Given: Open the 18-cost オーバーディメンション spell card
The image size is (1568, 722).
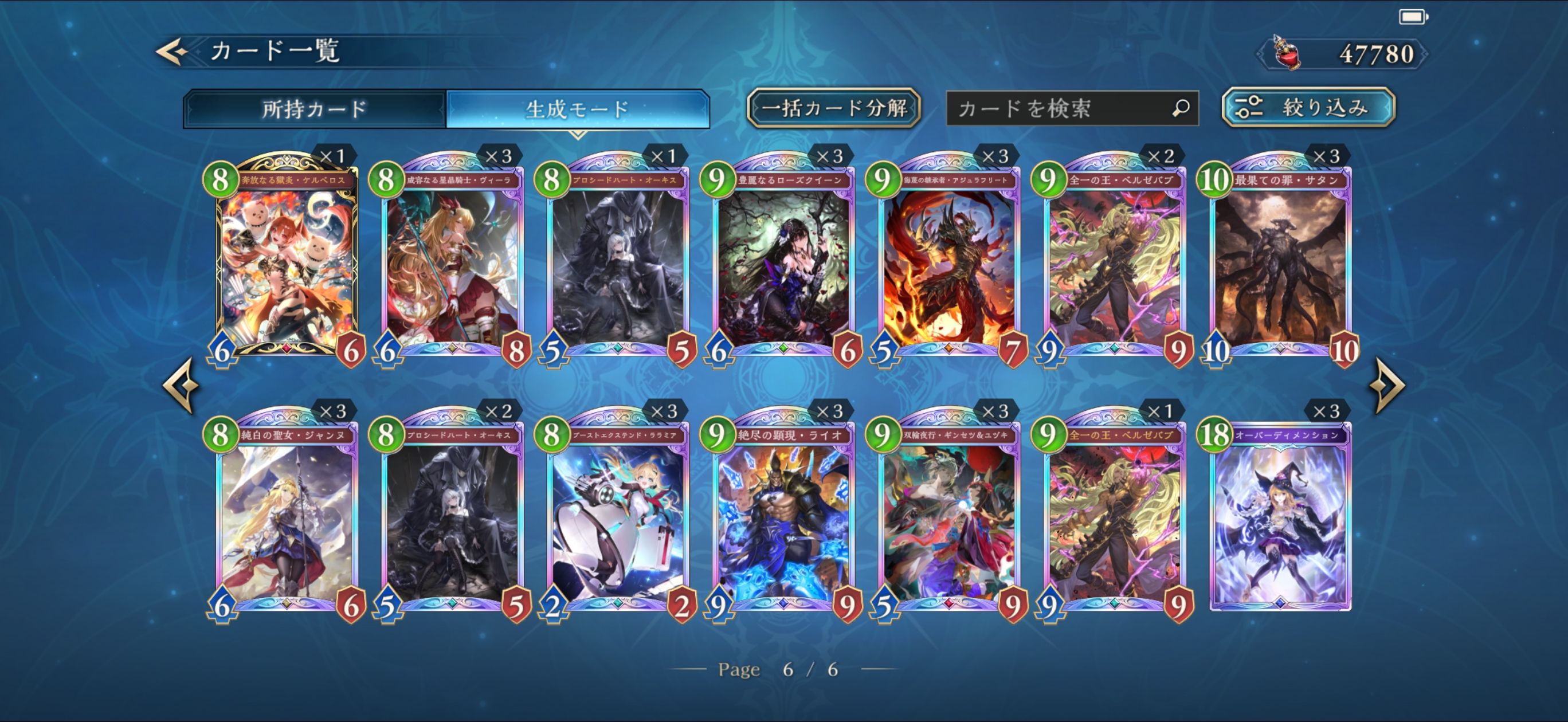Looking at the screenshot, I should 1280,517.
